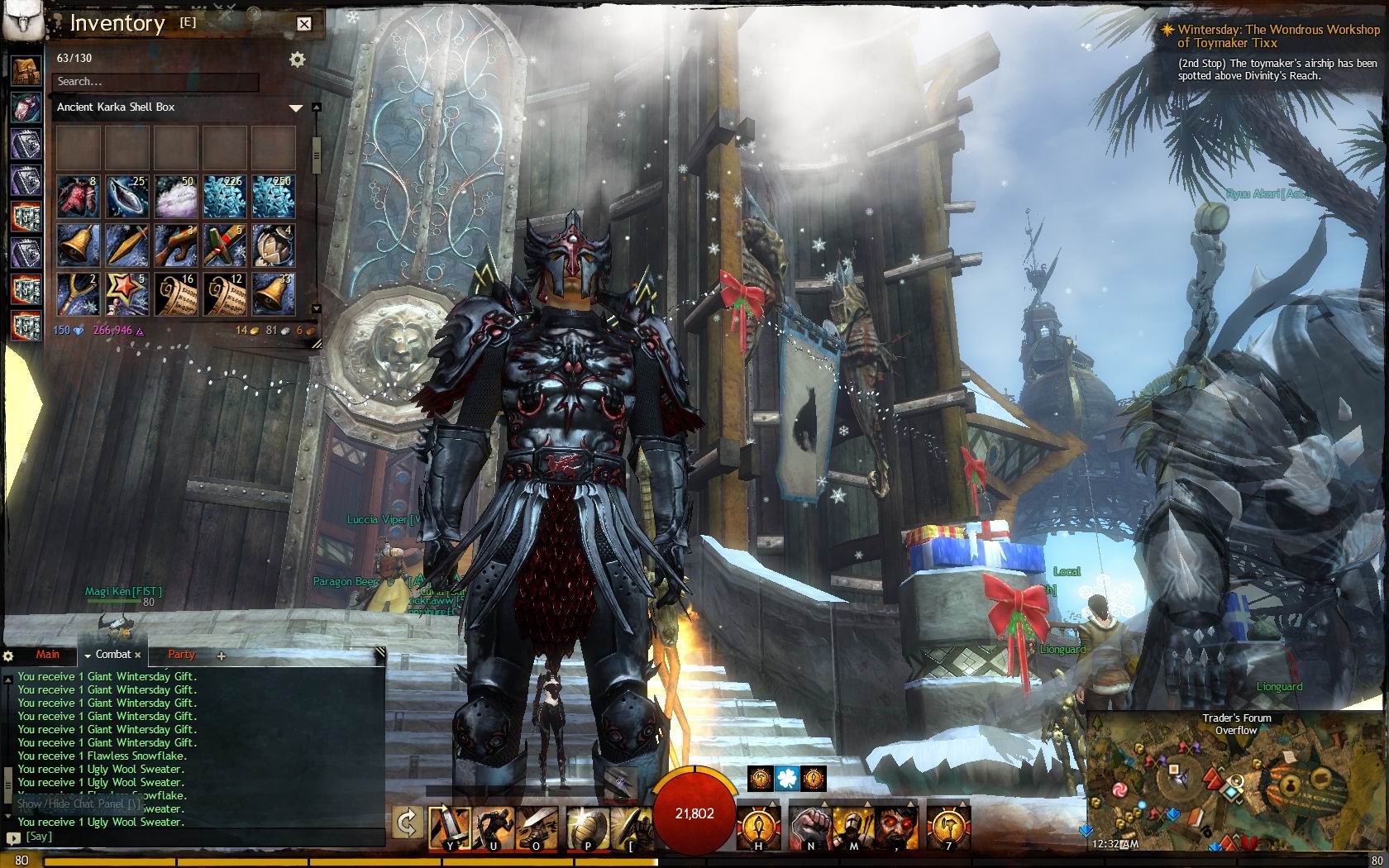Swap weapon sets with the arrow button
1389x868 pixels.
point(408,823)
